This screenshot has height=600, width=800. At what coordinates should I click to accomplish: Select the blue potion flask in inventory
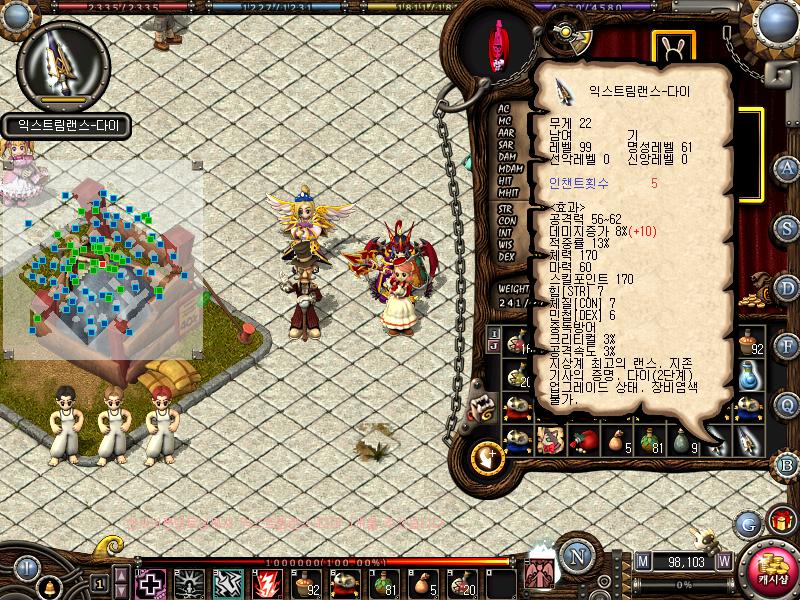coord(748,377)
